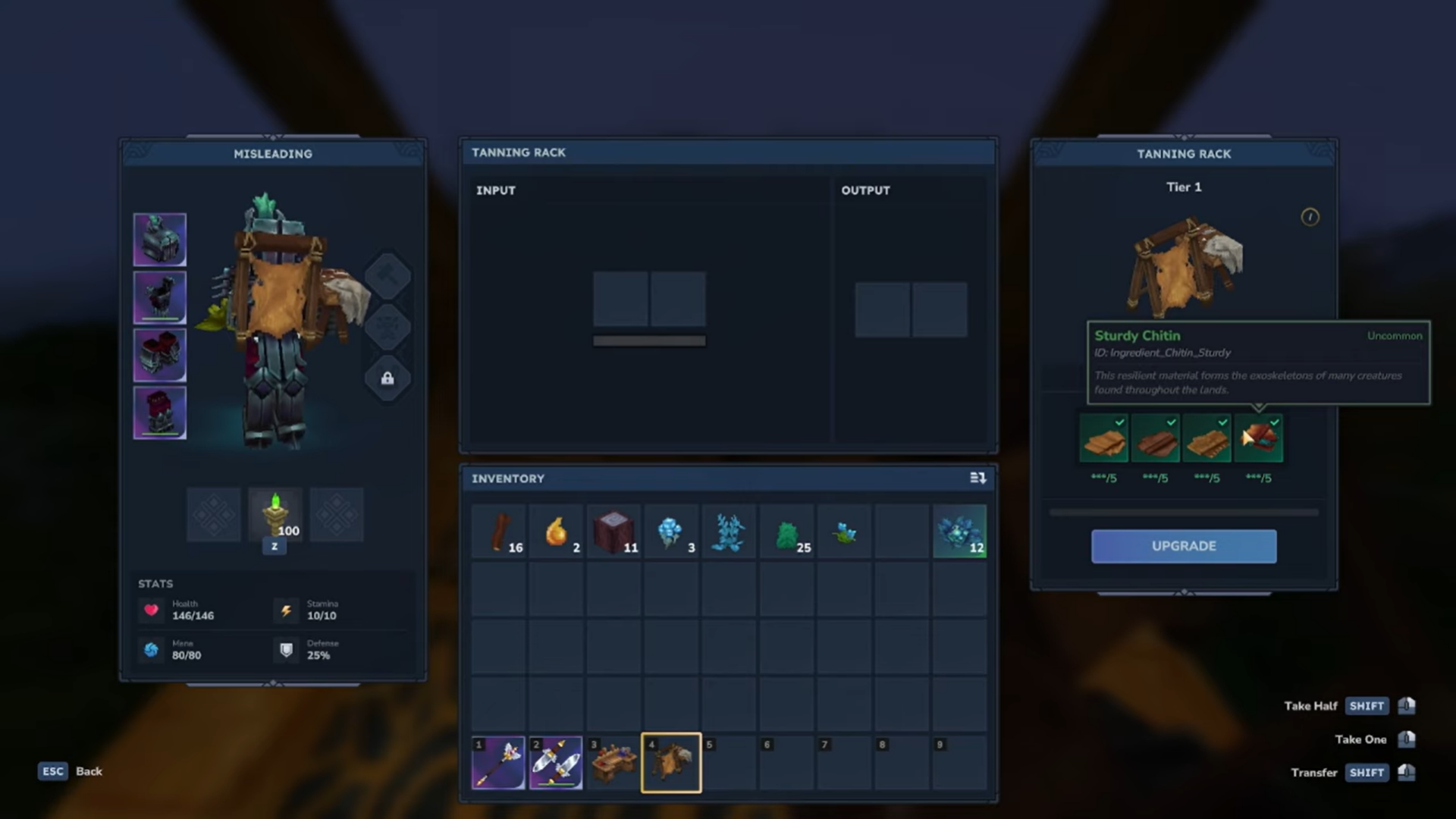Viewport: 1456px width, 819px height.
Task: Click the checkmark above the first wood plank material
Action: (1120, 422)
